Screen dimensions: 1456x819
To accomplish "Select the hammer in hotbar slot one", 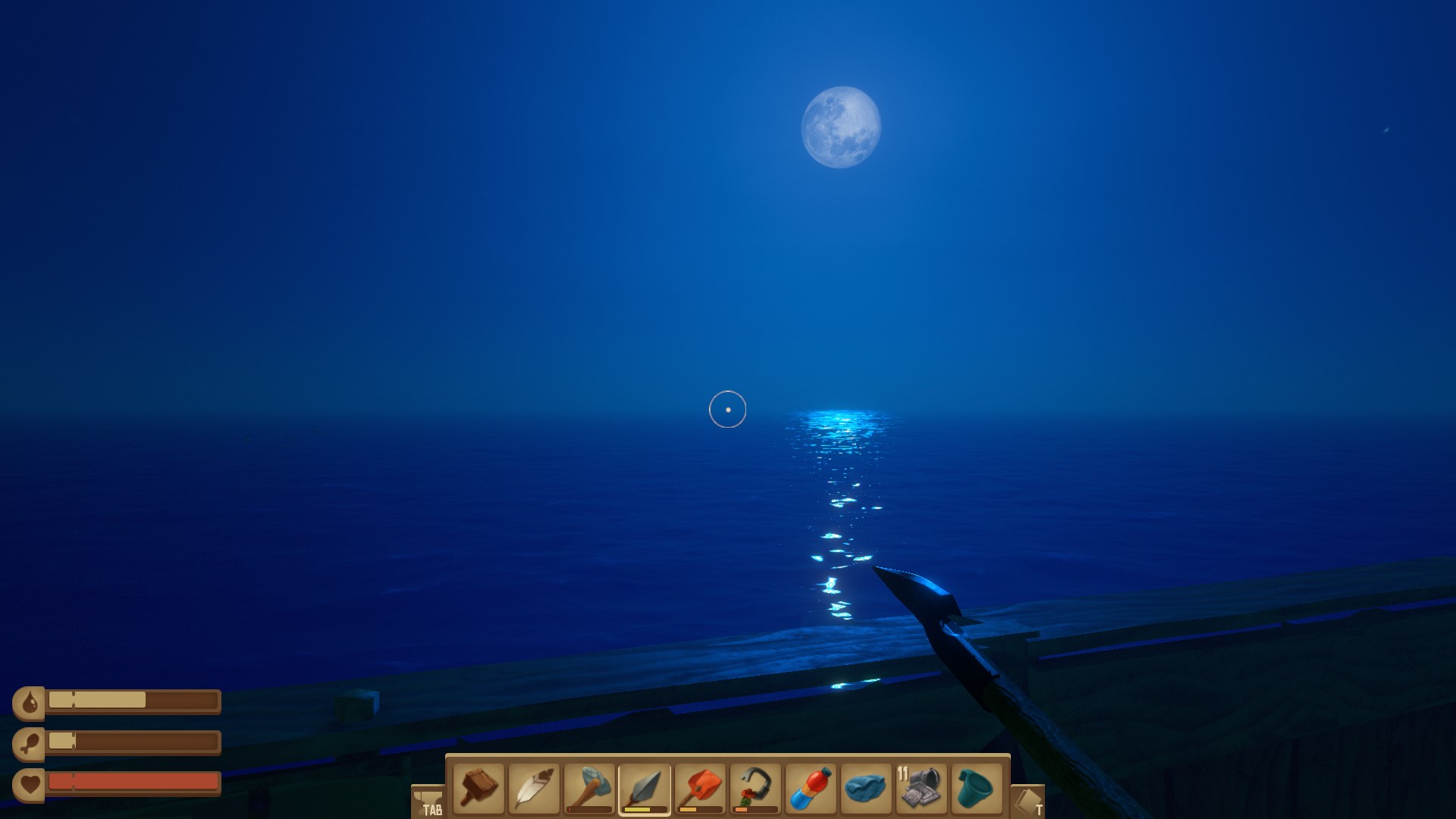I will [x=478, y=789].
